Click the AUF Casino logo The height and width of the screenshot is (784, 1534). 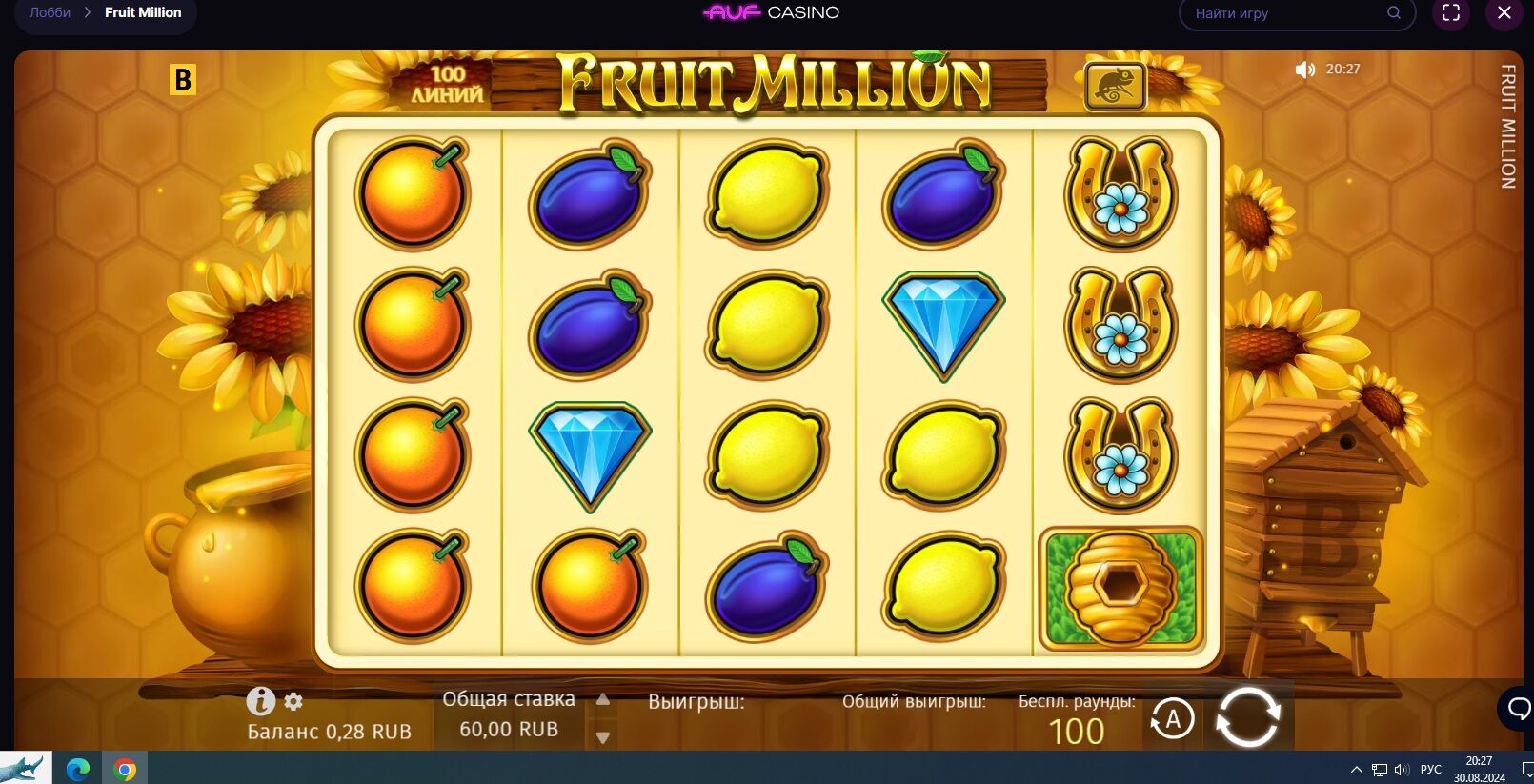point(771,12)
